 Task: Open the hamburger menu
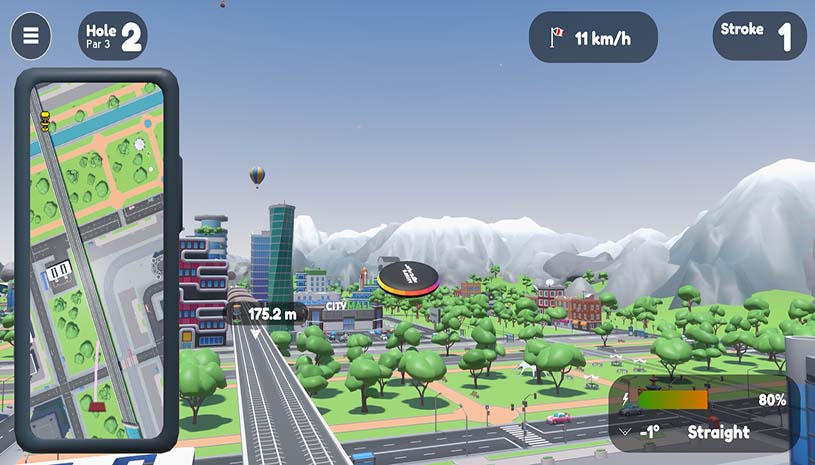click(x=31, y=36)
